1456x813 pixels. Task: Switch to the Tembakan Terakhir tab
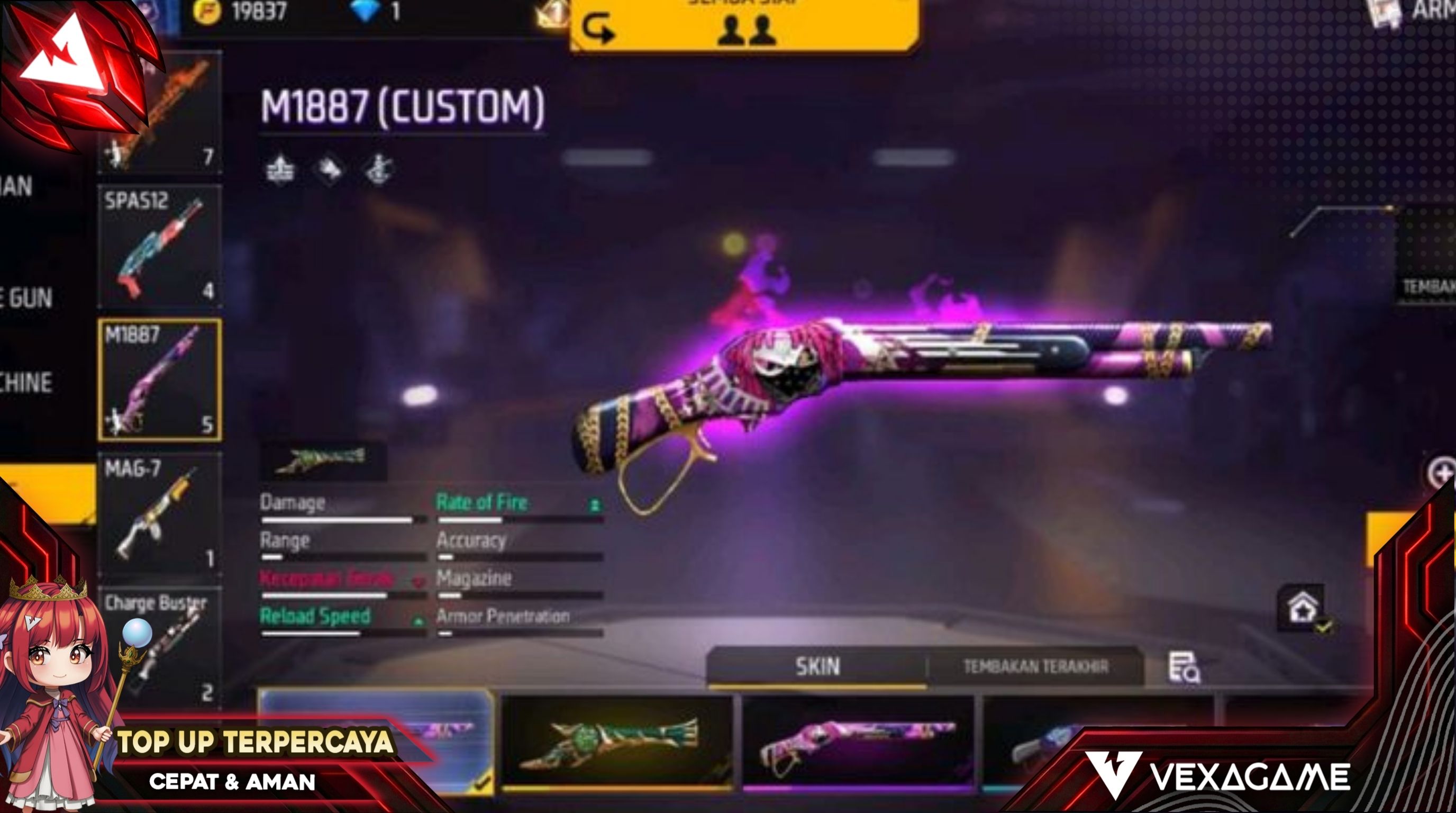[x=1035, y=666]
